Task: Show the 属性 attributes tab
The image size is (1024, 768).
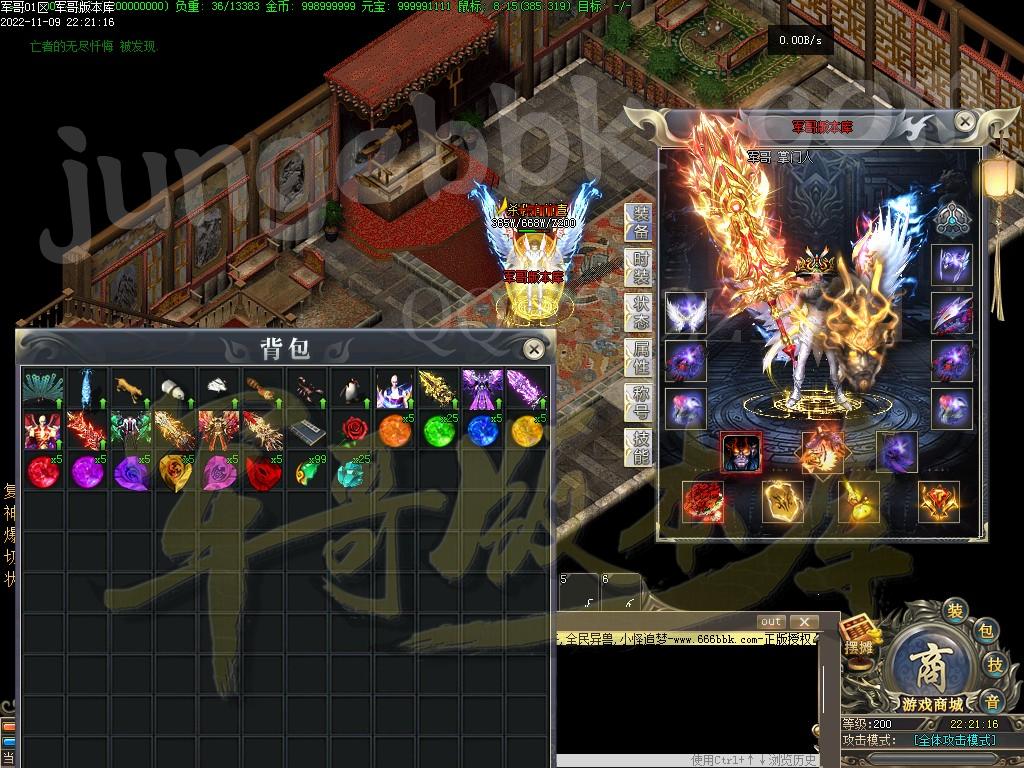Action: tap(640, 357)
